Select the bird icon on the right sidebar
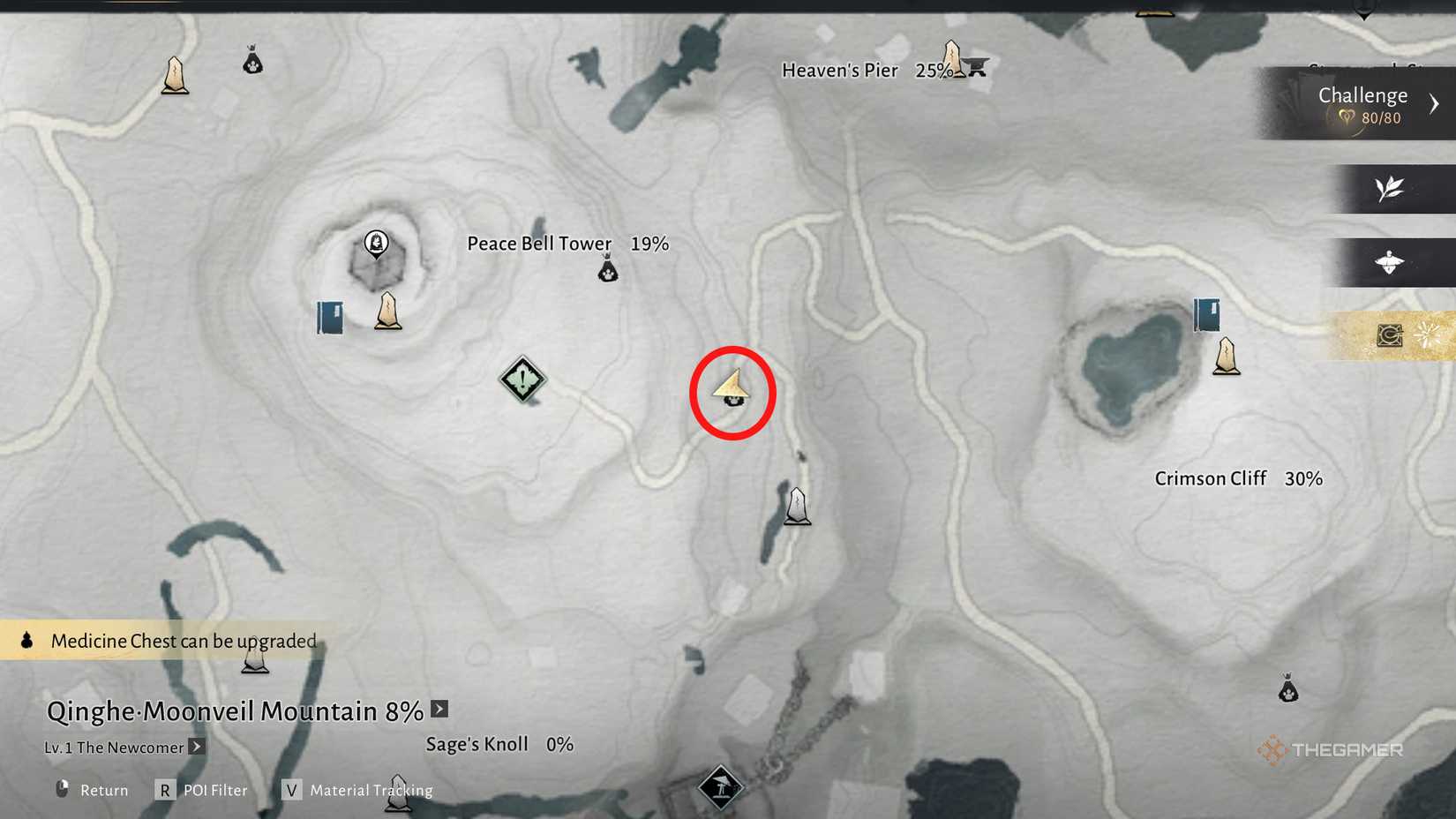The width and height of the screenshot is (1456, 819). pyautogui.click(x=1391, y=262)
